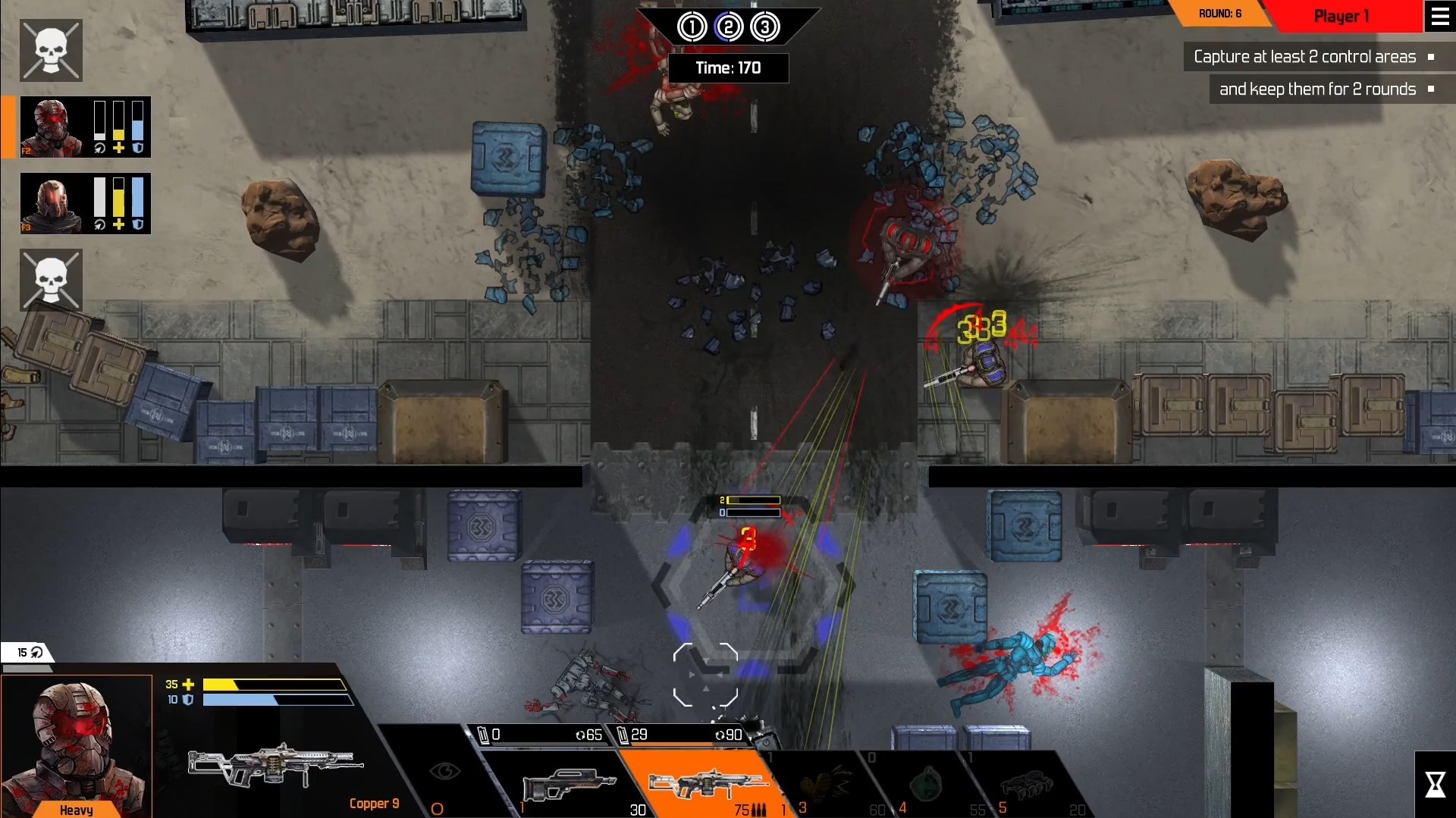Click the Copper 9 weapon image
This screenshot has width=1456, height=818.
click(x=273, y=766)
